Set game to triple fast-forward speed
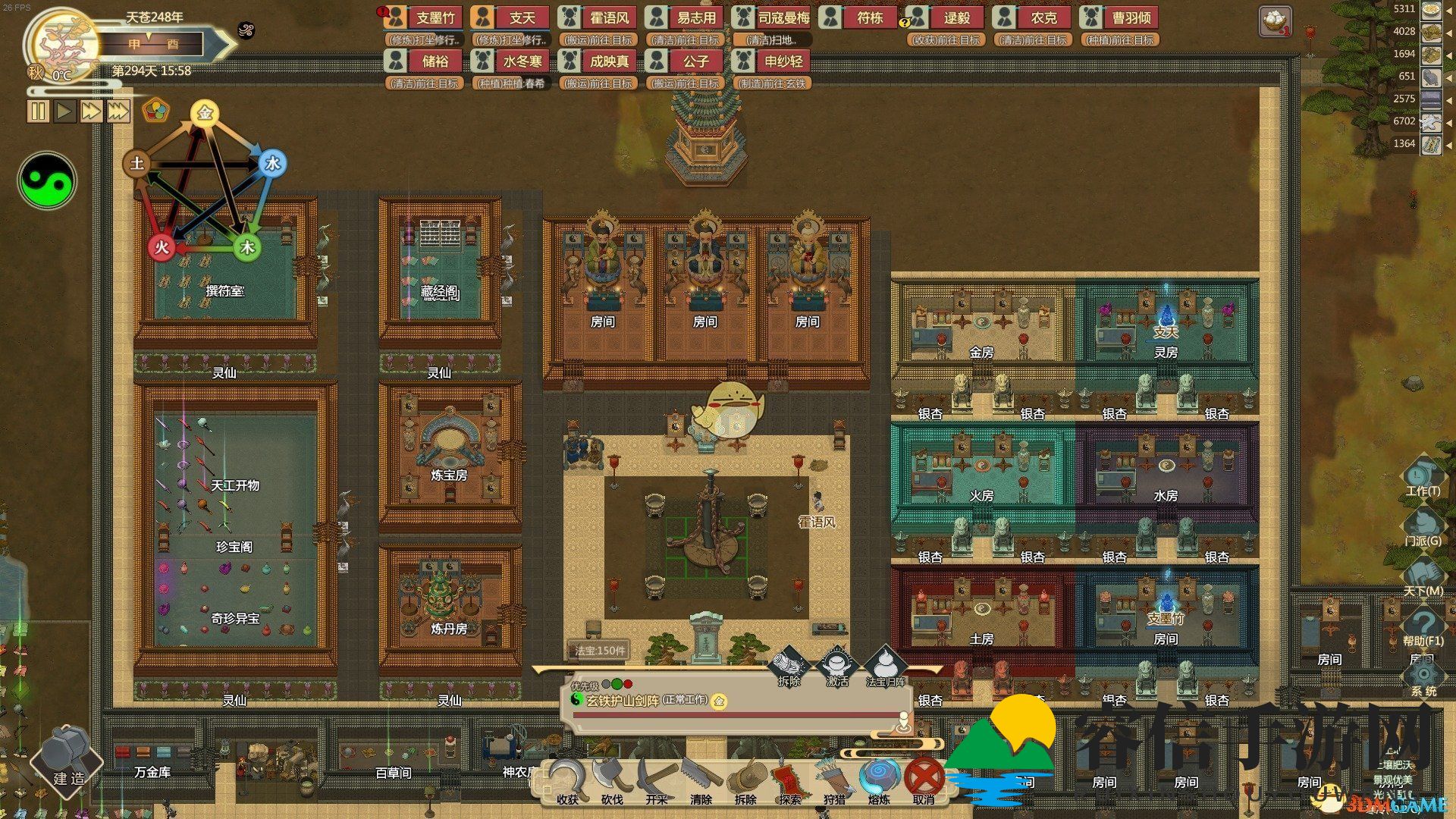 coord(118,111)
